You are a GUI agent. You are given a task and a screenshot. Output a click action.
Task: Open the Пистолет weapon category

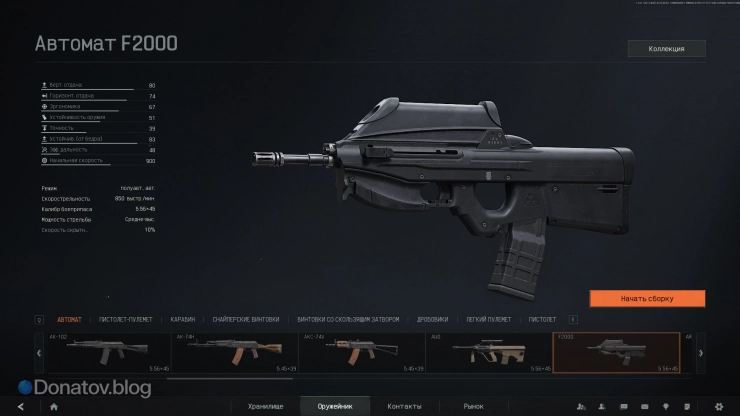pyautogui.click(x=543, y=319)
